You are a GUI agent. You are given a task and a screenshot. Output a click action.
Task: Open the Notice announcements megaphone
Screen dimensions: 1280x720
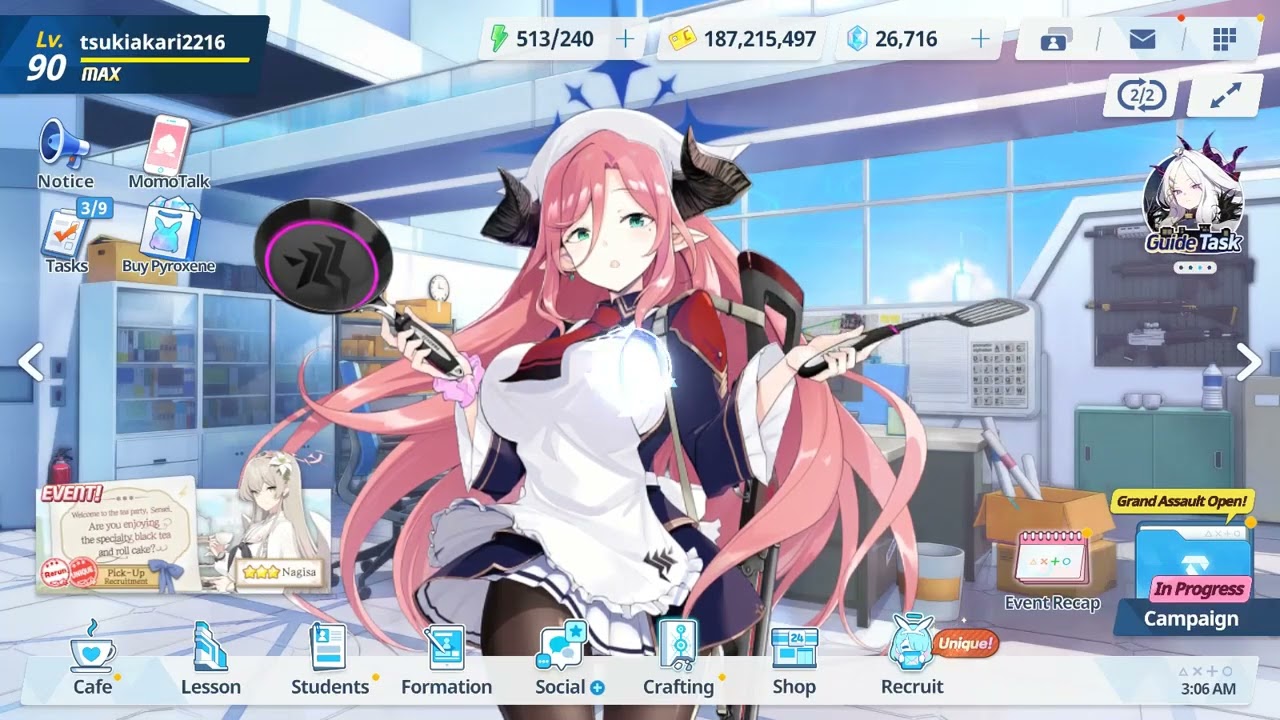coord(64,148)
